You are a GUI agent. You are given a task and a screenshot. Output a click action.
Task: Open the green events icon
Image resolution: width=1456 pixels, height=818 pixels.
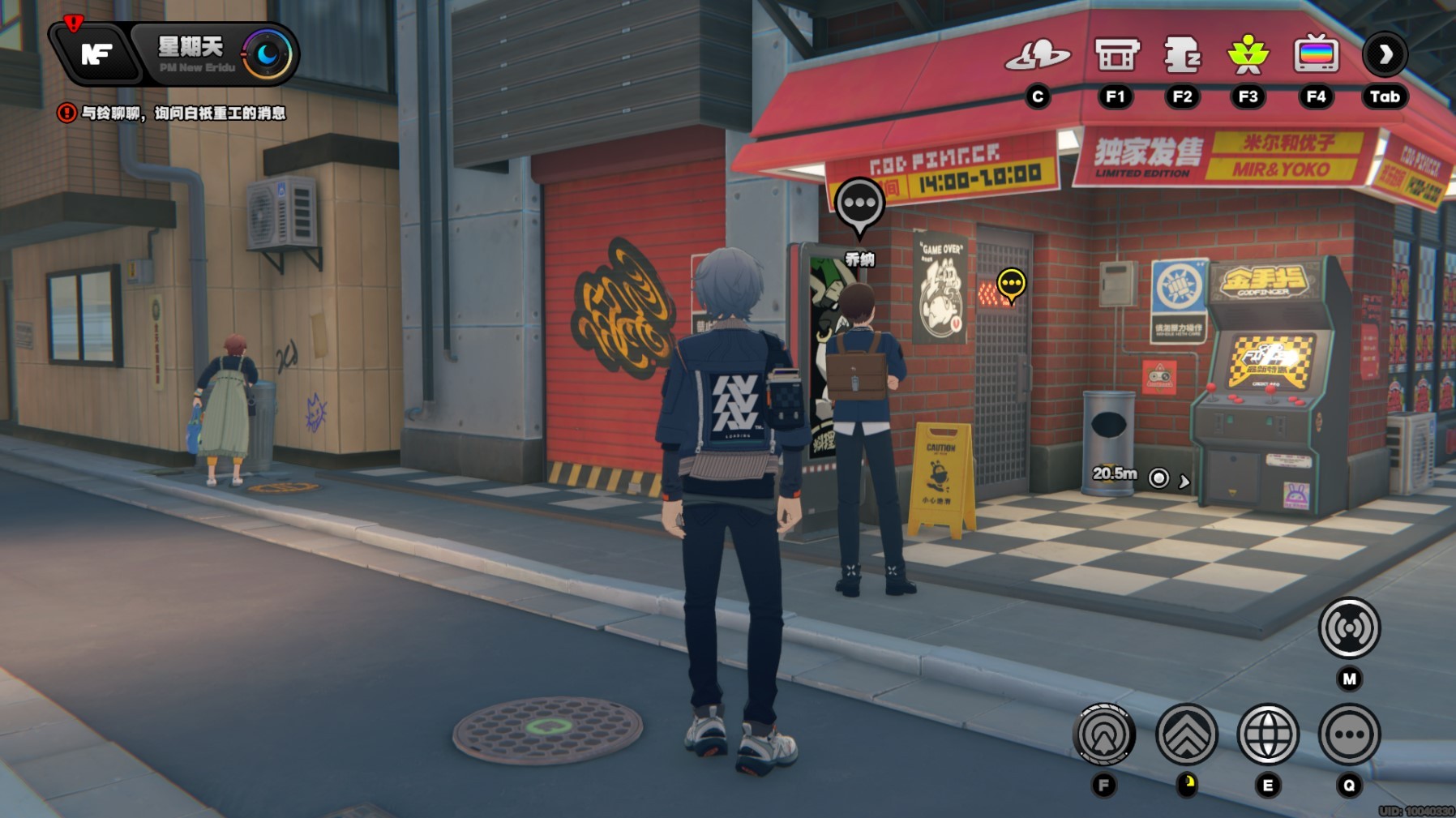click(x=1248, y=55)
